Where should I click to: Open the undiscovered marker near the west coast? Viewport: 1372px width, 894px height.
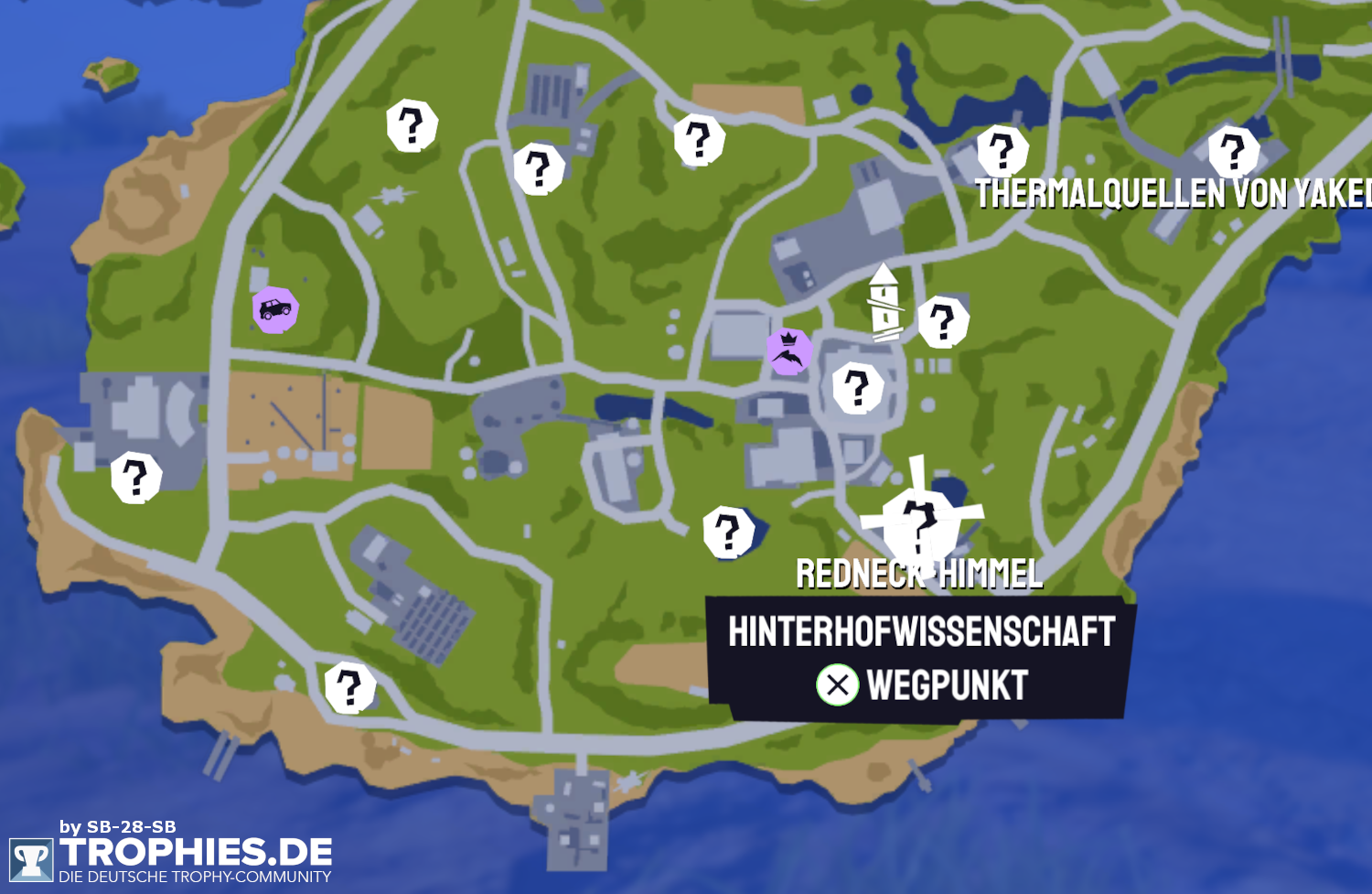click(x=134, y=476)
